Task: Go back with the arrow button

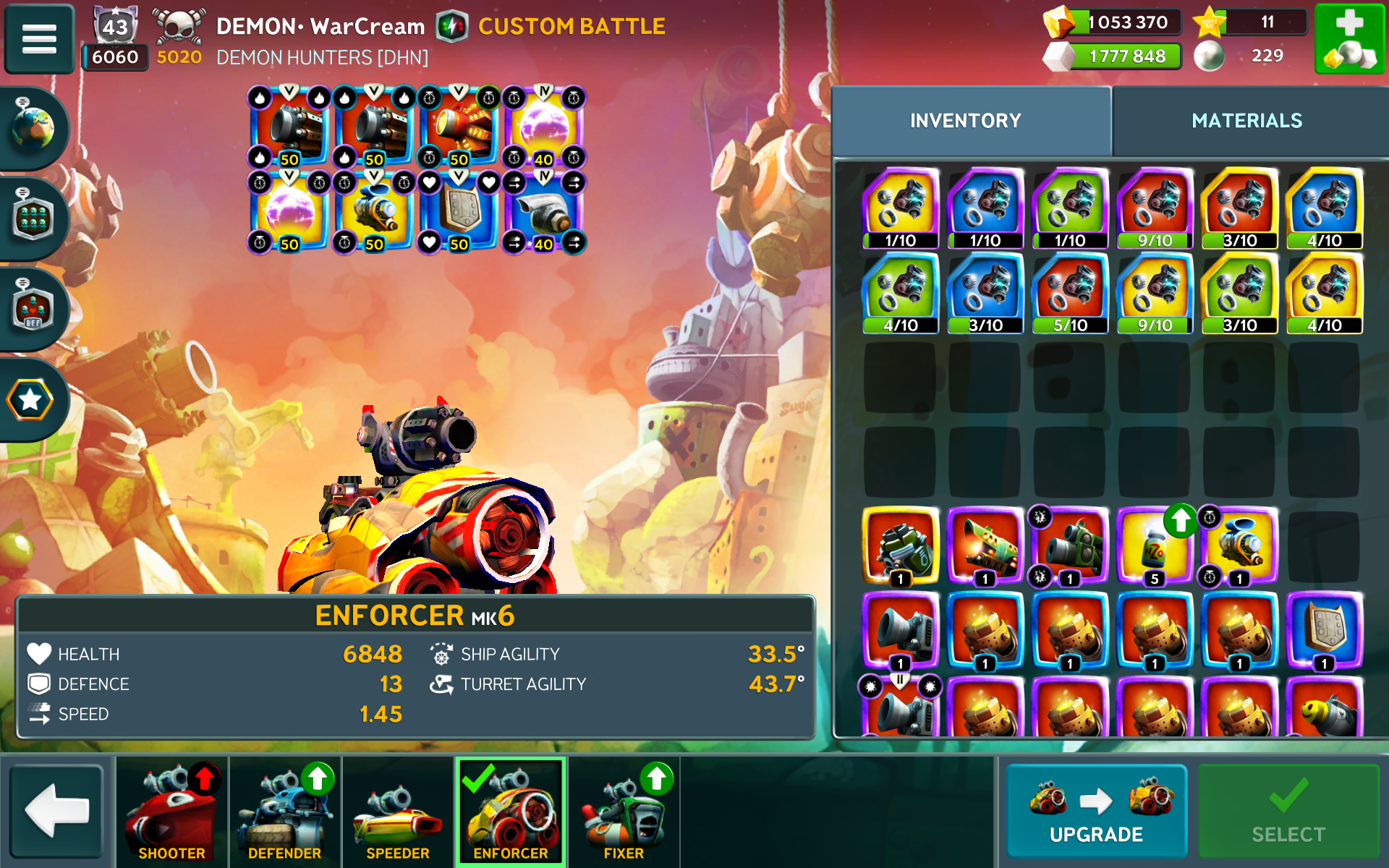Action: [x=57, y=812]
